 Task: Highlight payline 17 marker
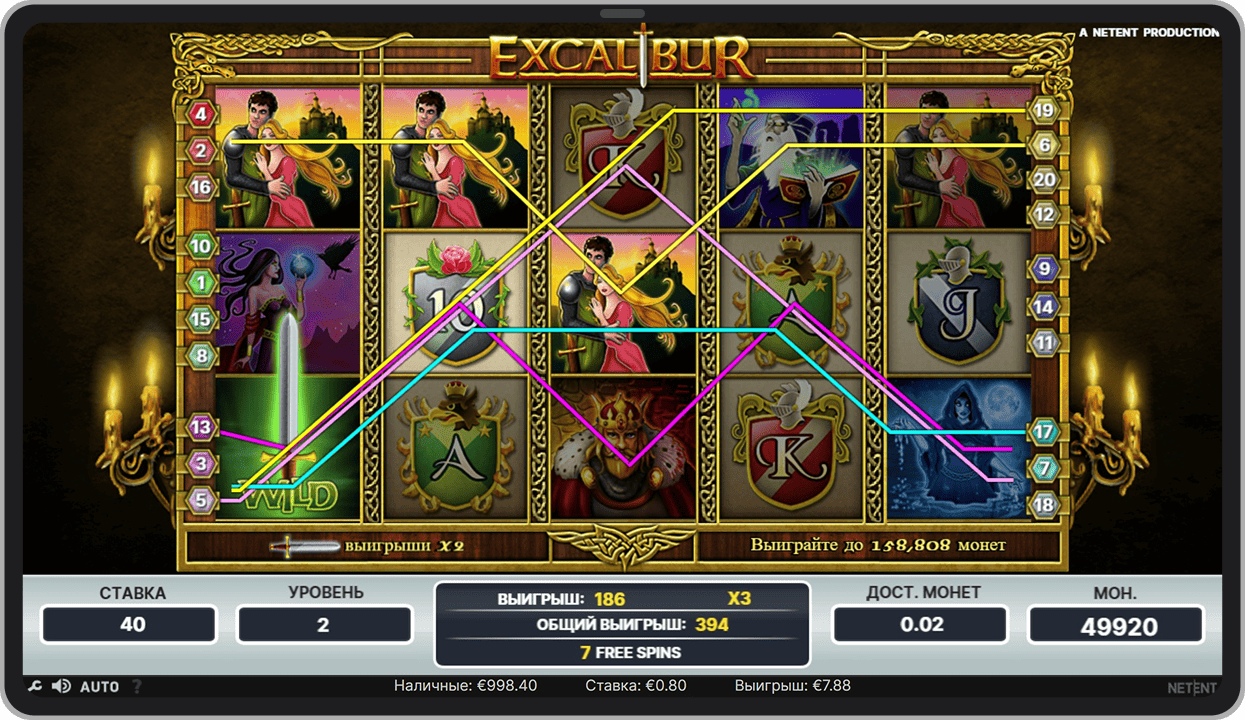(1044, 432)
